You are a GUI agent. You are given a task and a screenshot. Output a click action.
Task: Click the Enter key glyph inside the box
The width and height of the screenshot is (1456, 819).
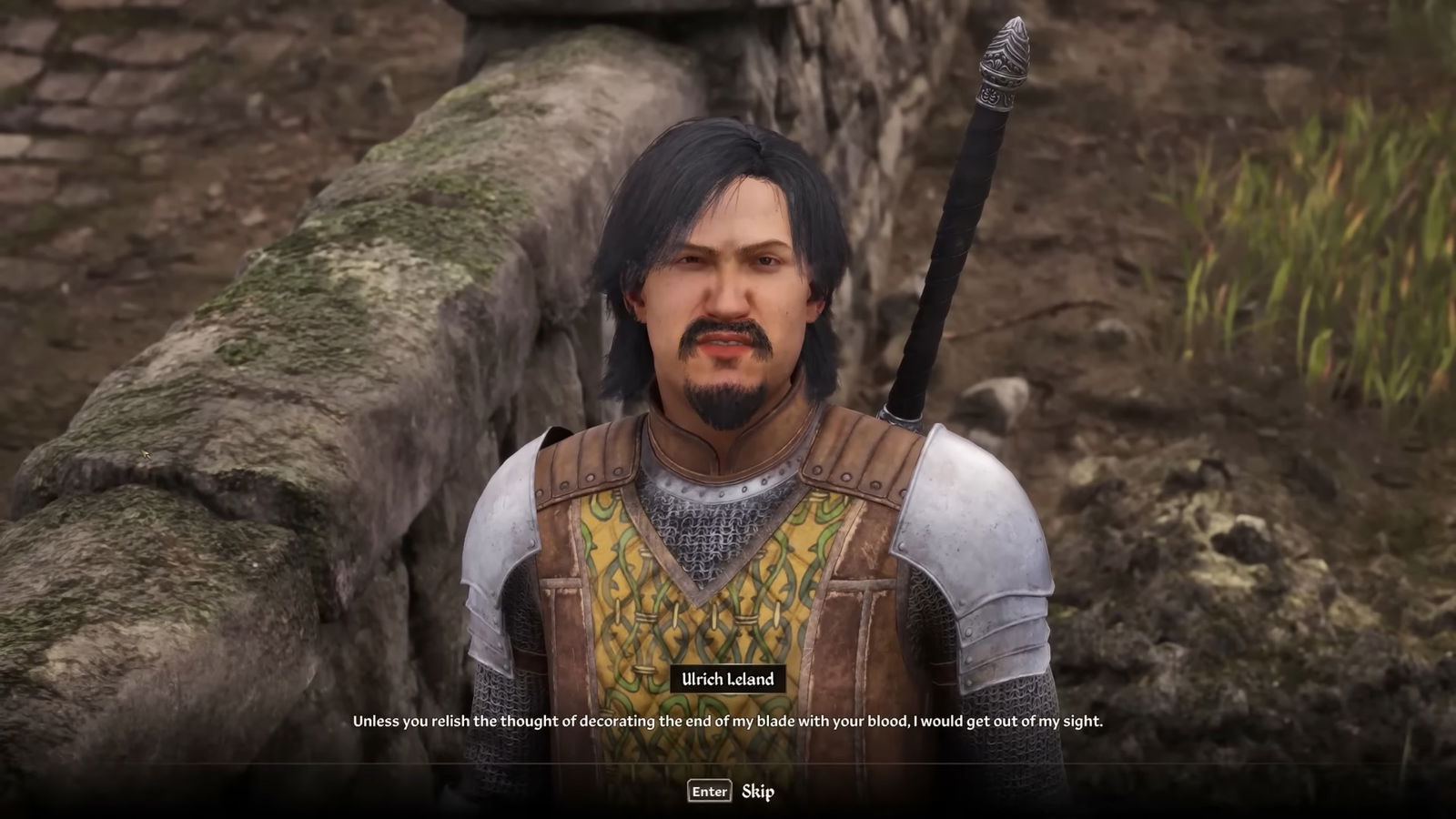click(708, 791)
